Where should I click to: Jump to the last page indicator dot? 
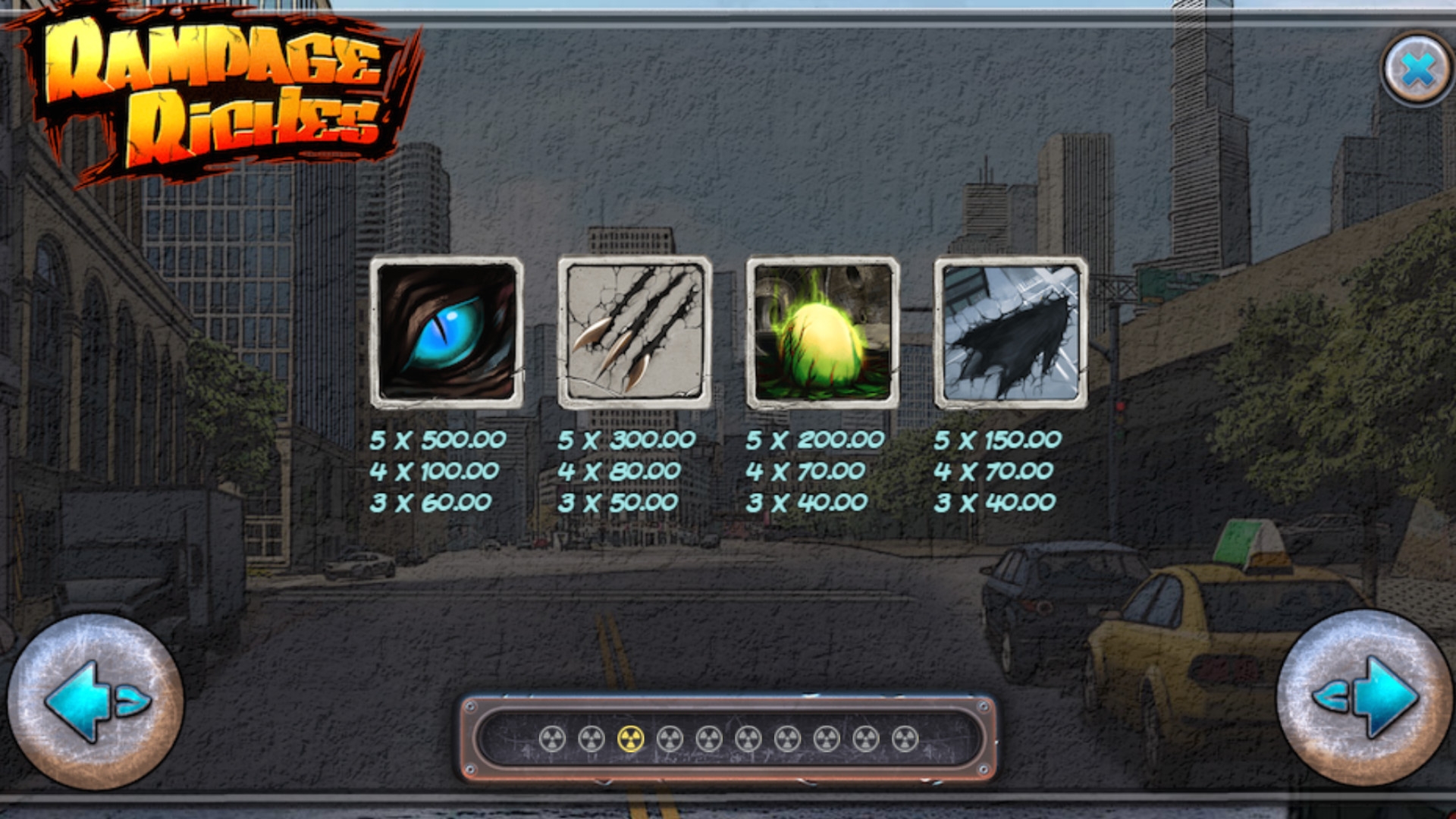click(x=905, y=739)
